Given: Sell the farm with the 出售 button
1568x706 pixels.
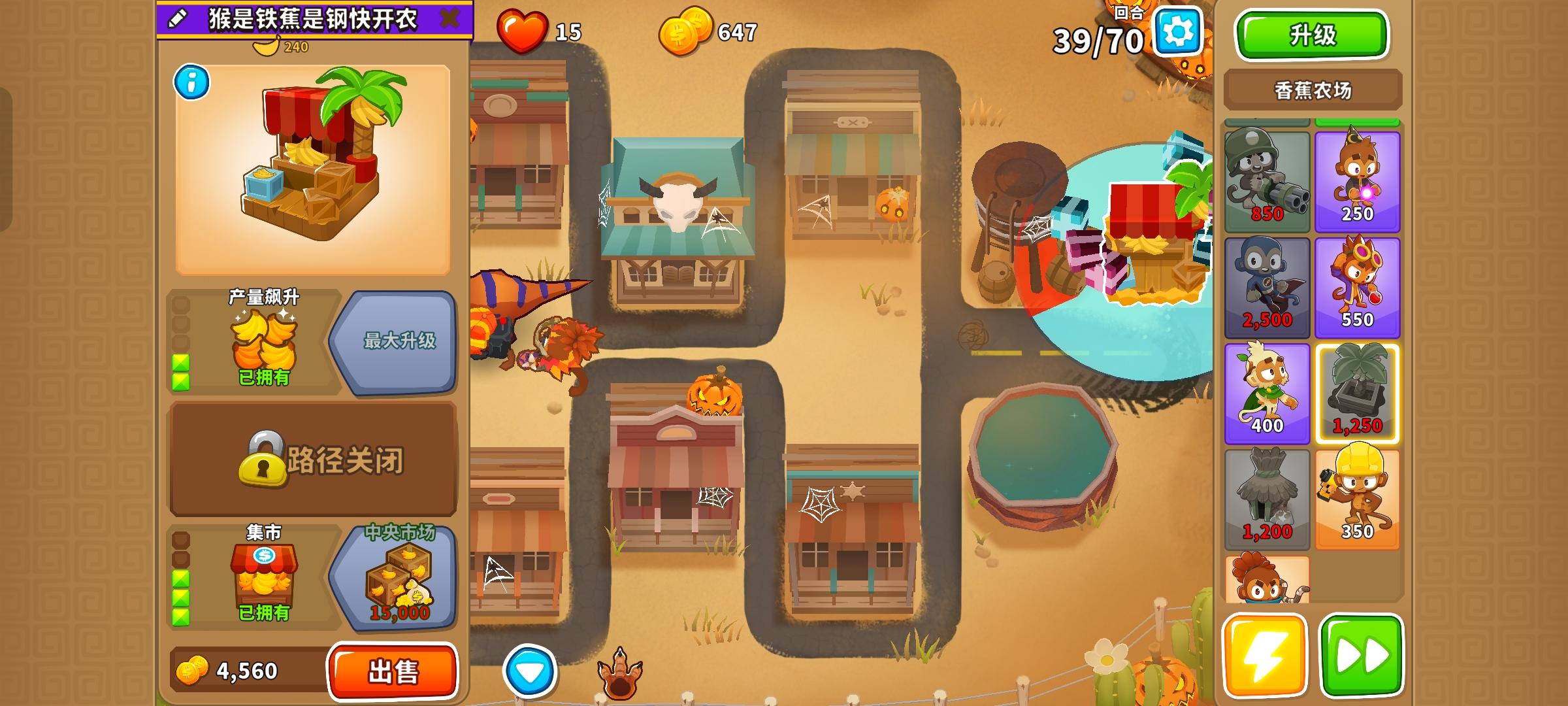Looking at the screenshot, I should [392, 668].
